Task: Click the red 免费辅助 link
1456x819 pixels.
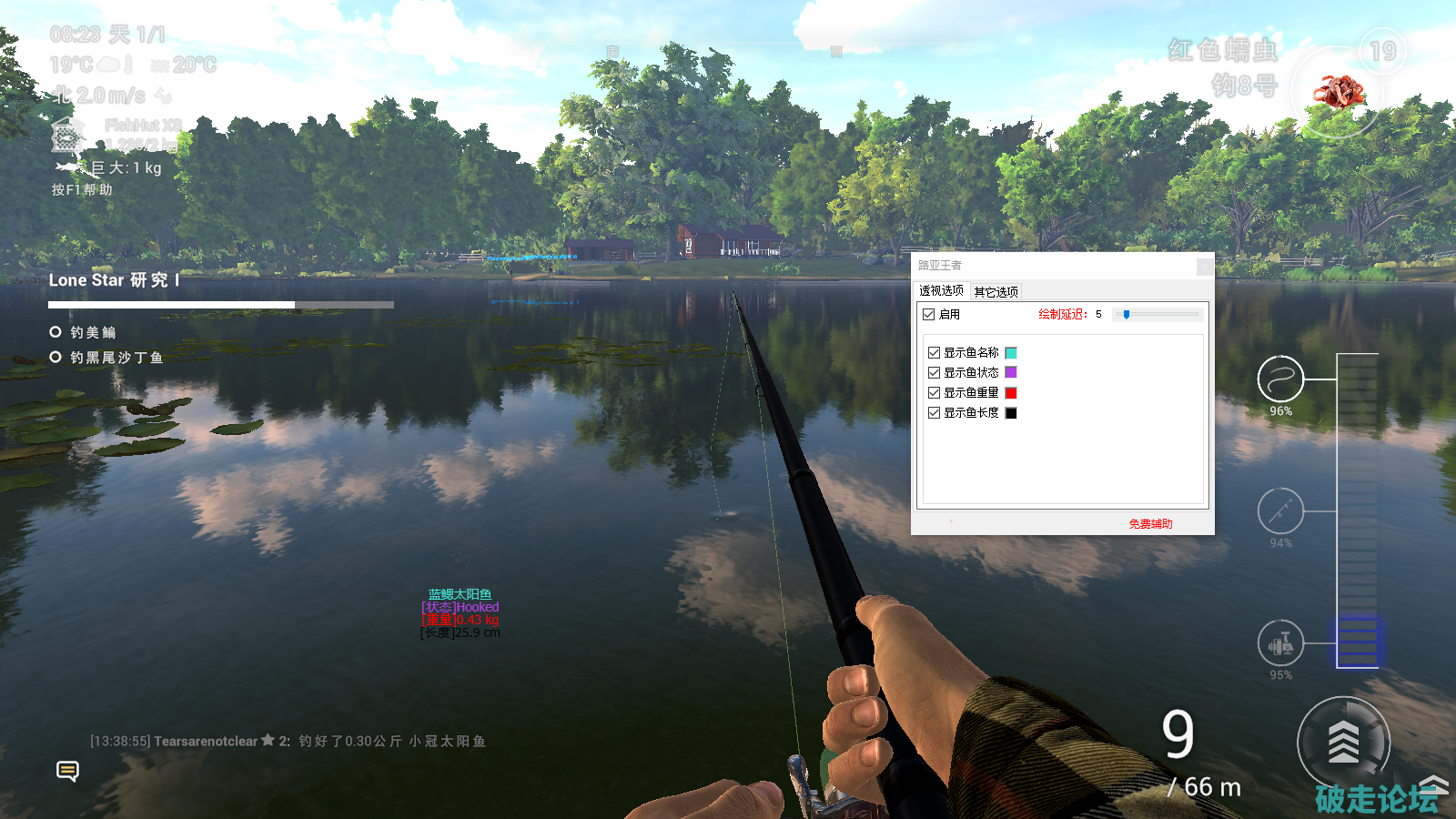Action: click(x=1150, y=524)
